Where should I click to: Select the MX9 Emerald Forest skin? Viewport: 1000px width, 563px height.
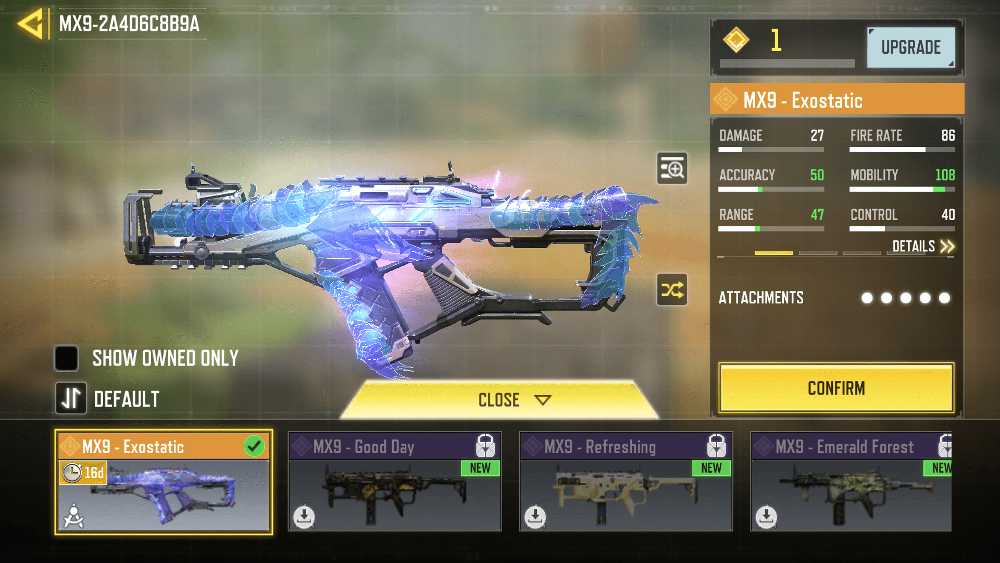pyautogui.click(x=850, y=482)
